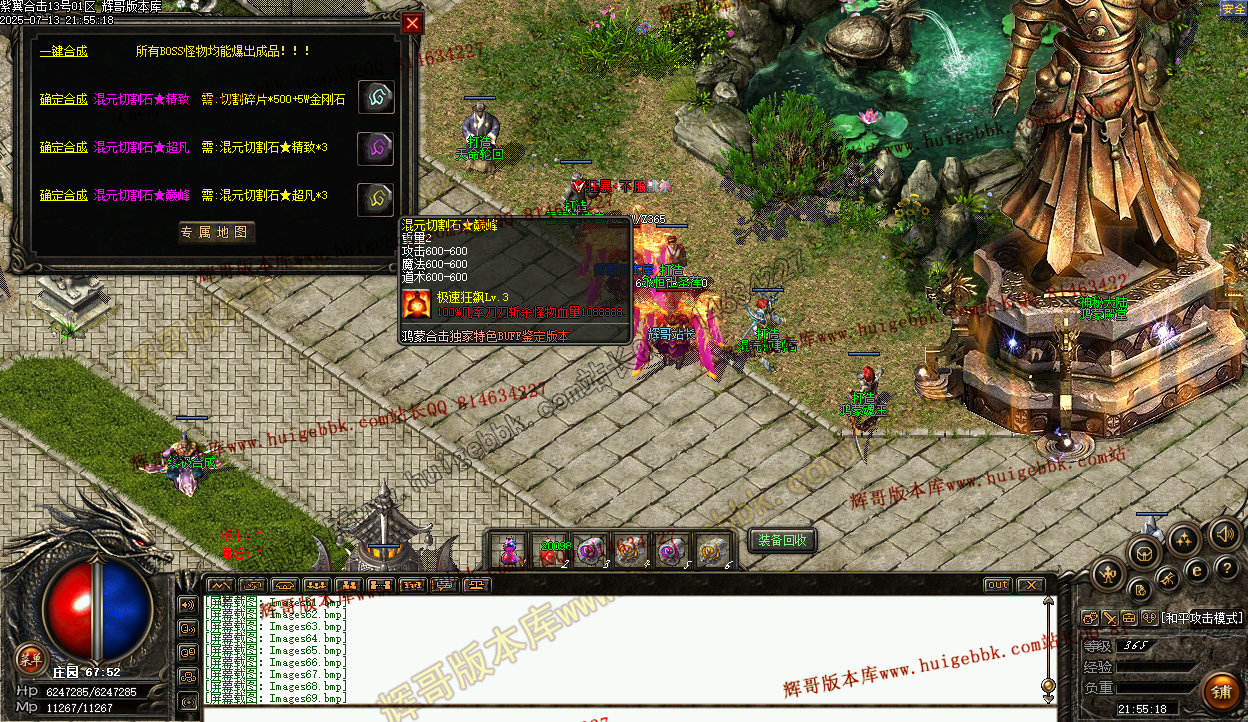Close the chat panel with its X button

[x=1029, y=585]
